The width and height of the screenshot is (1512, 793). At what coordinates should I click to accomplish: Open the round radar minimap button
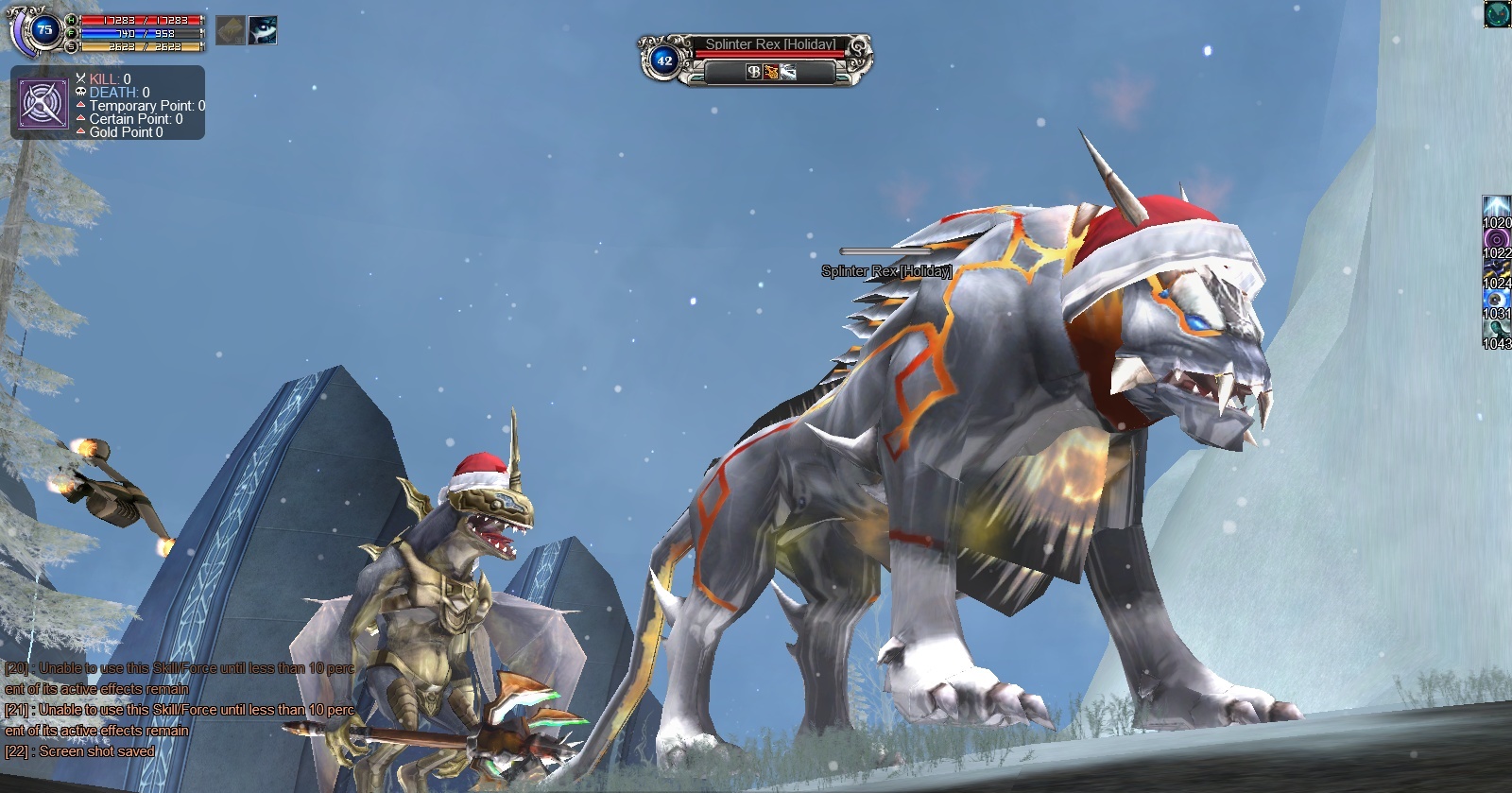click(x=1497, y=14)
